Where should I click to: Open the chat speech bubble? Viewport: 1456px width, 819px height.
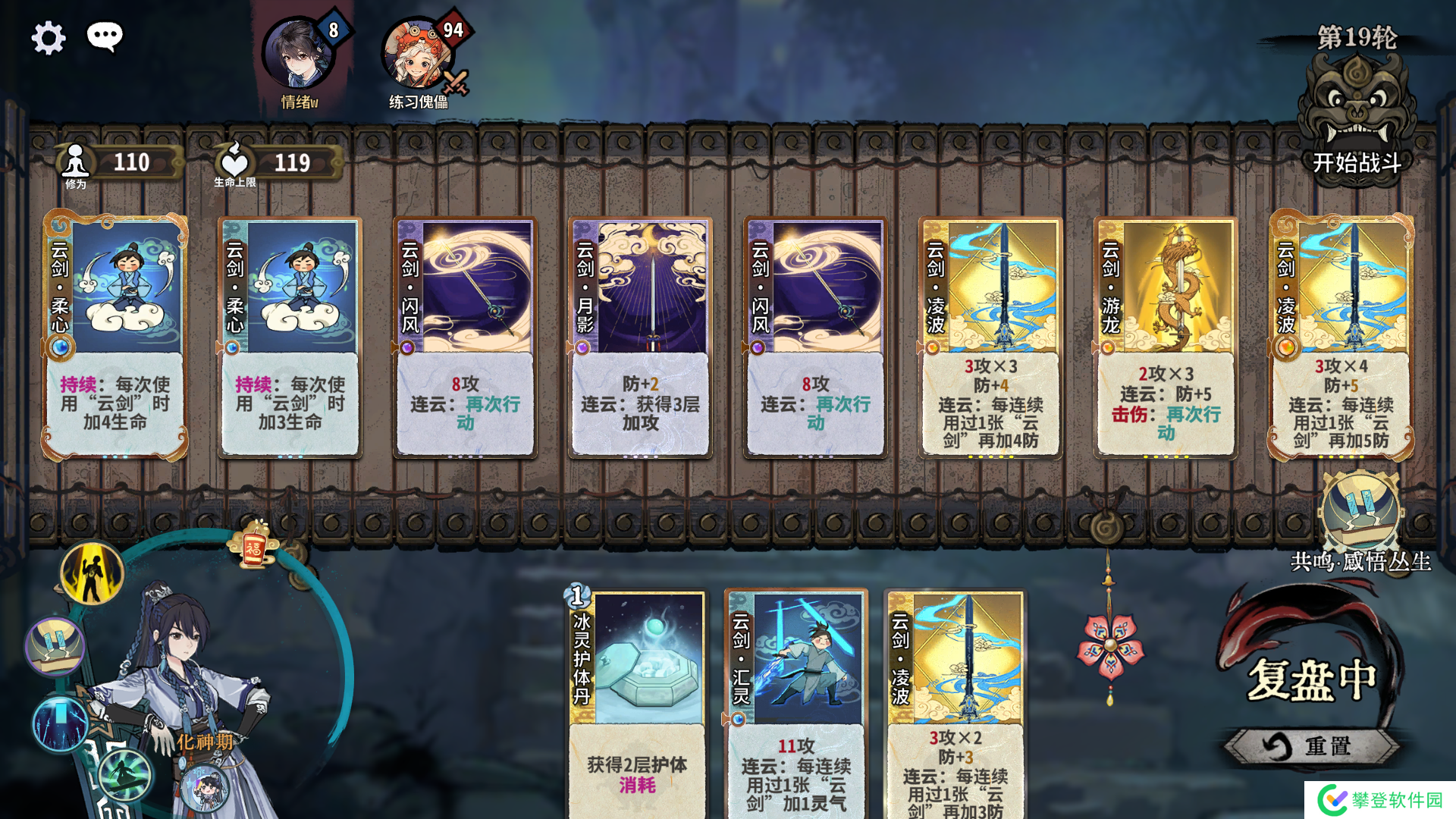pos(105,36)
